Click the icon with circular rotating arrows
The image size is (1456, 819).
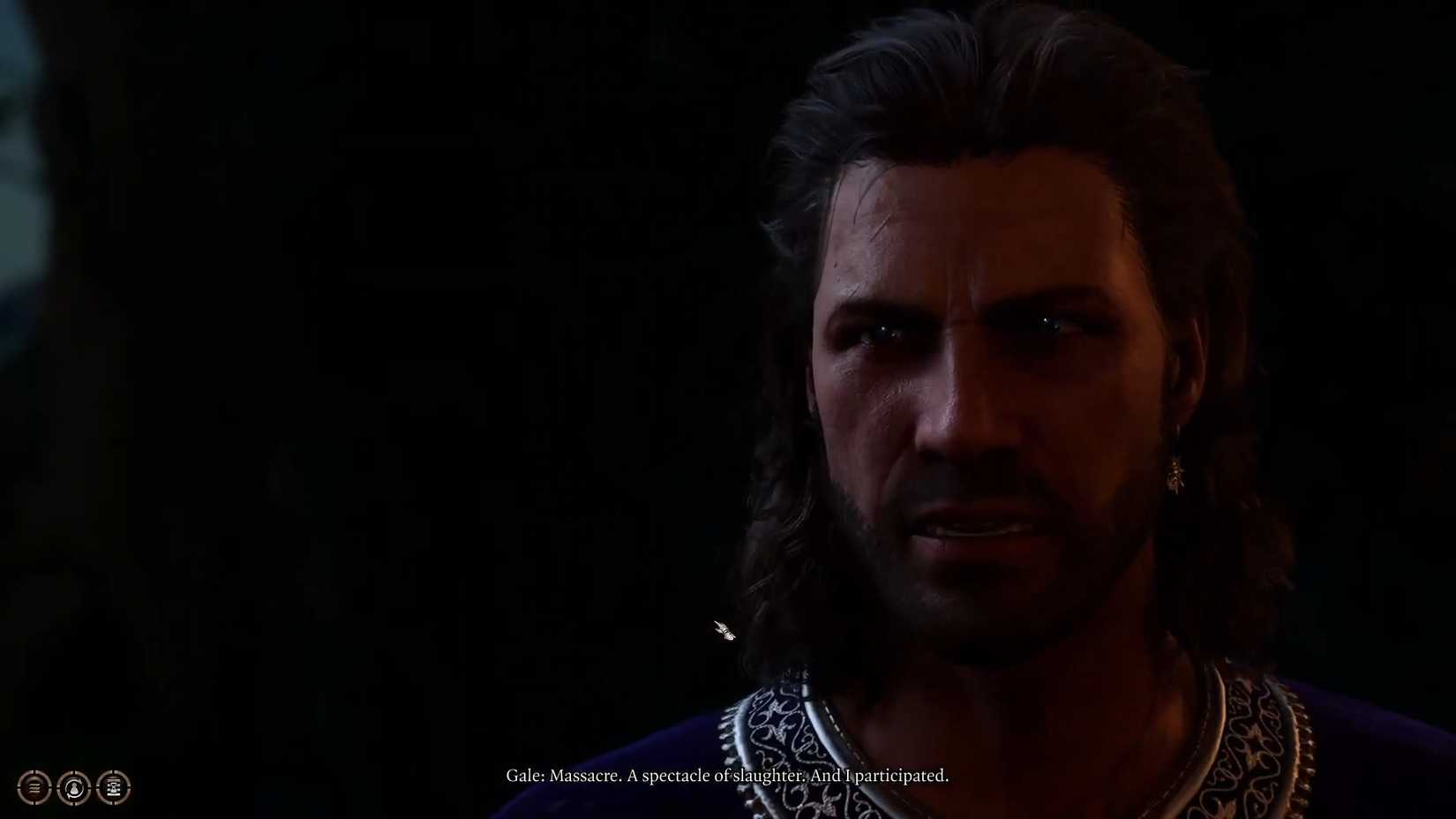tap(74, 788)
